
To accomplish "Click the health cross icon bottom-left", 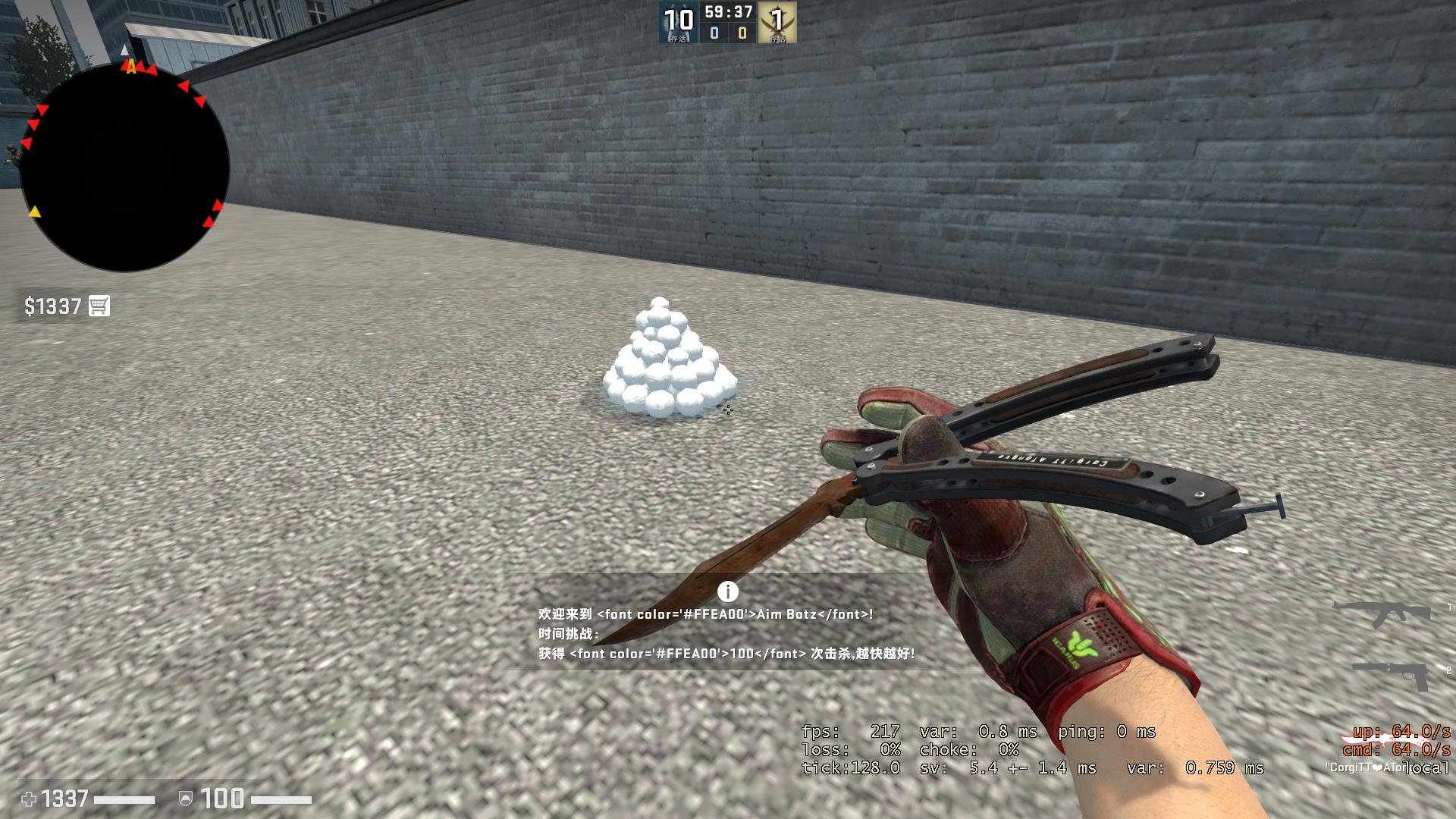I will coord(29,799).
